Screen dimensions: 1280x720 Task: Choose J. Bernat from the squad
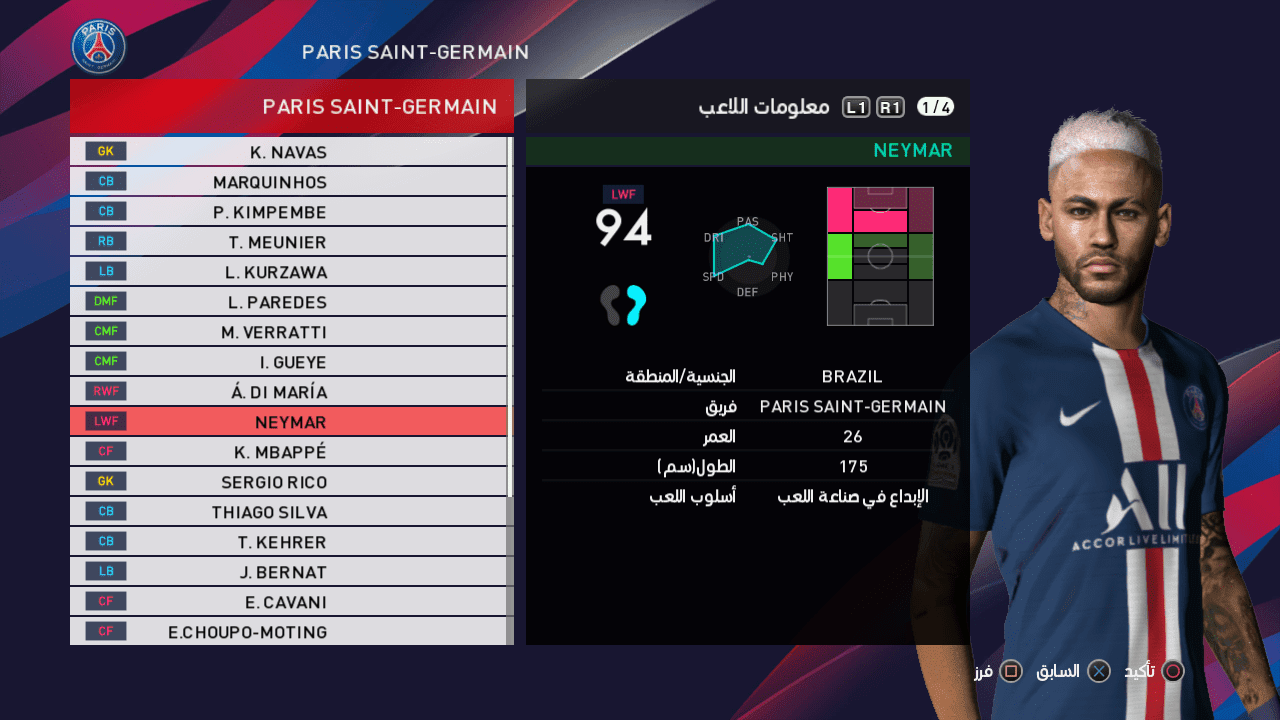pyautogui.click(x=289, y=572)
